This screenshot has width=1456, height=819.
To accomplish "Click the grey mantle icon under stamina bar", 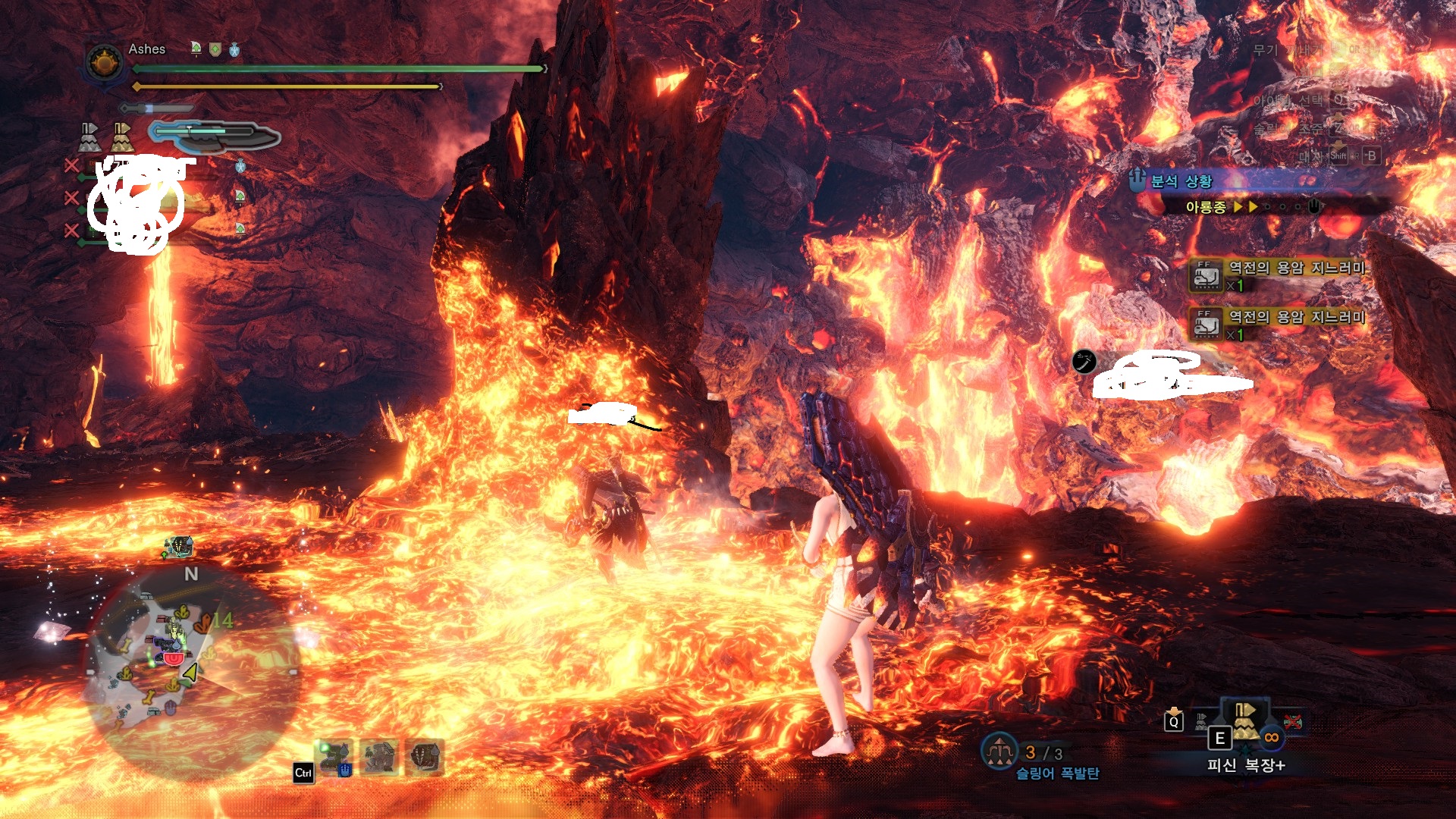I will [x=89, y=137].
